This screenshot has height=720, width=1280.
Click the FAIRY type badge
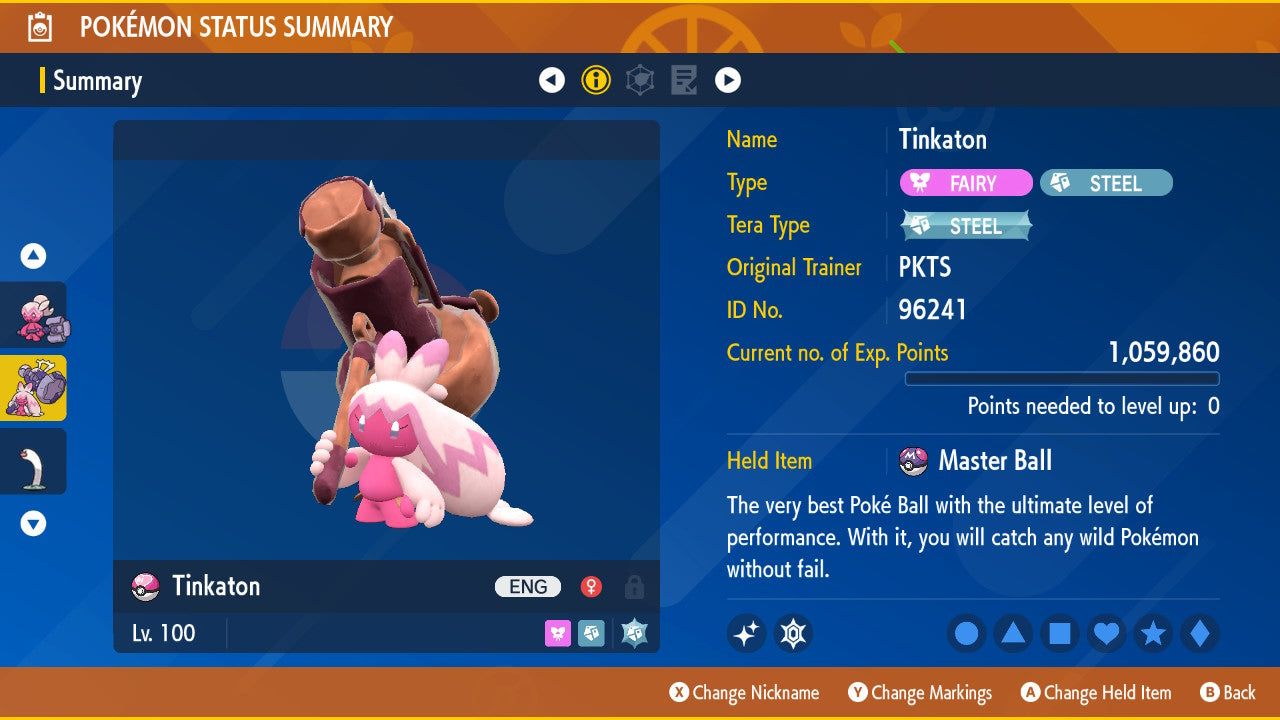pyautogui.click(x=965, y=183)
